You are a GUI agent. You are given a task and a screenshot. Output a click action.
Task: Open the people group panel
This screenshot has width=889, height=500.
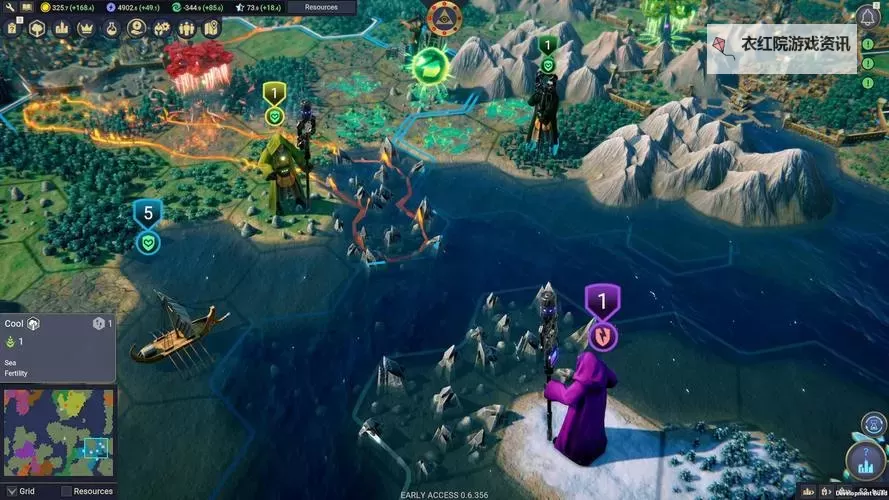click(187, 28)
